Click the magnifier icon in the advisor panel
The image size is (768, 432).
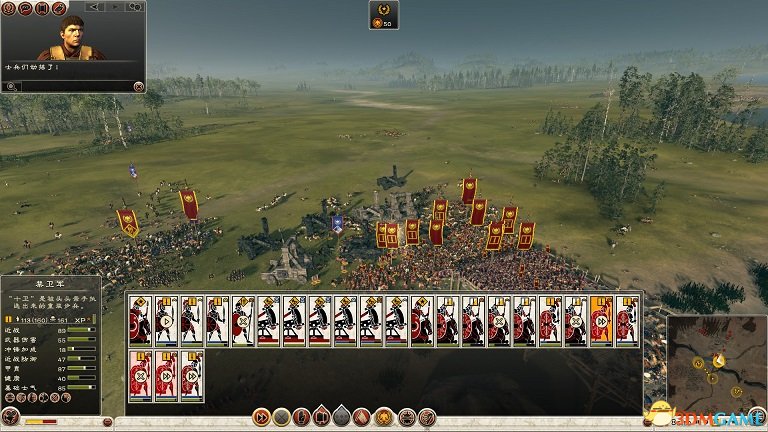(x=10, y=86)
